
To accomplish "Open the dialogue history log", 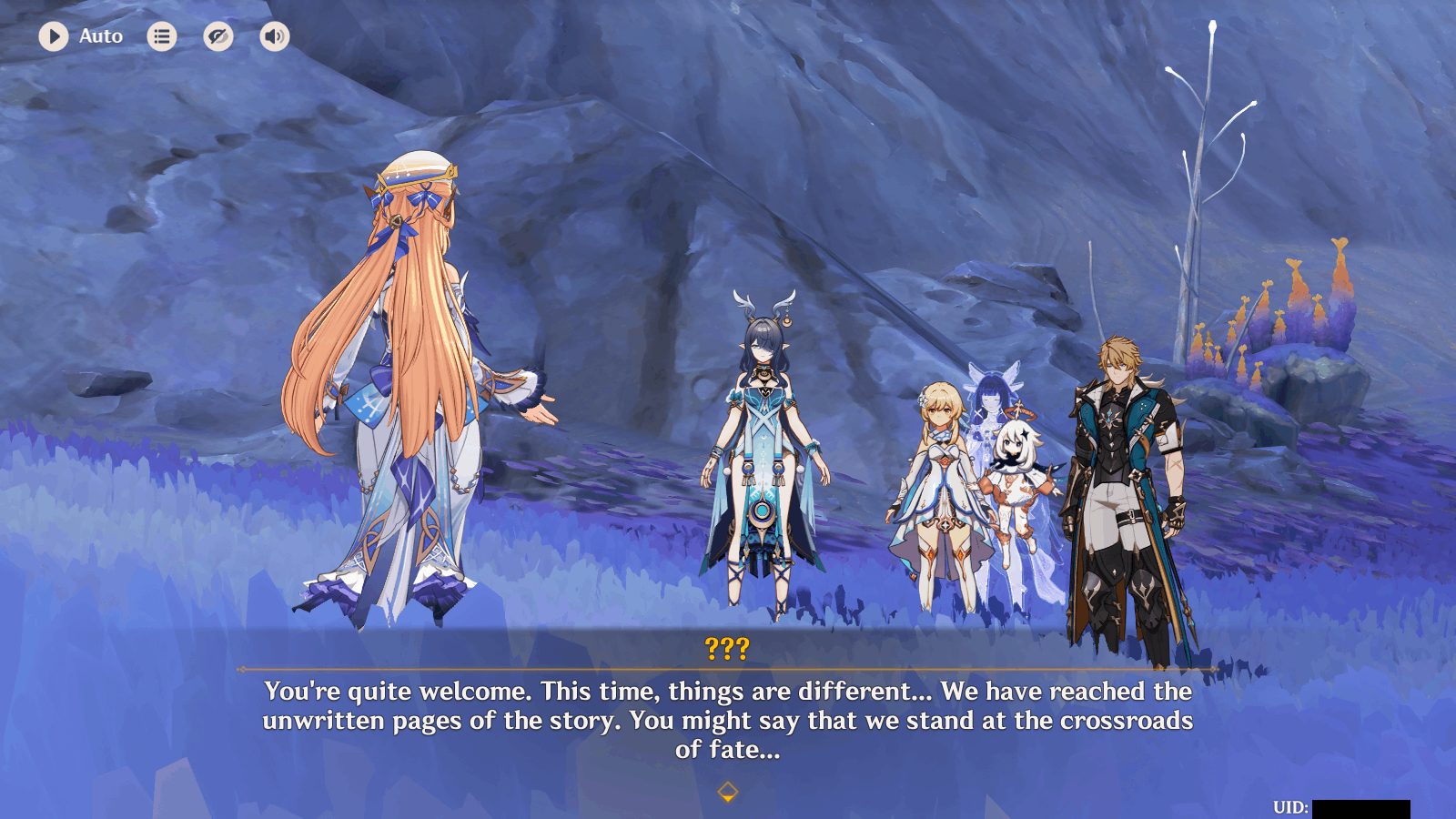I will [x=162, y=36].
